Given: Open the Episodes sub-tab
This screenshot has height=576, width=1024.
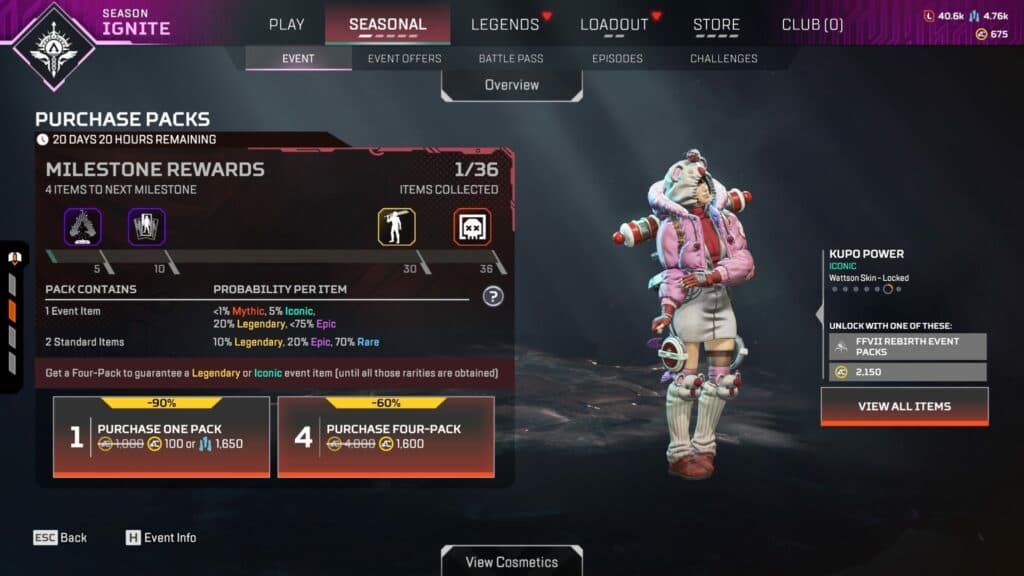Looking at the screenshot, I should pyautogui.click(x=617, y=58).
